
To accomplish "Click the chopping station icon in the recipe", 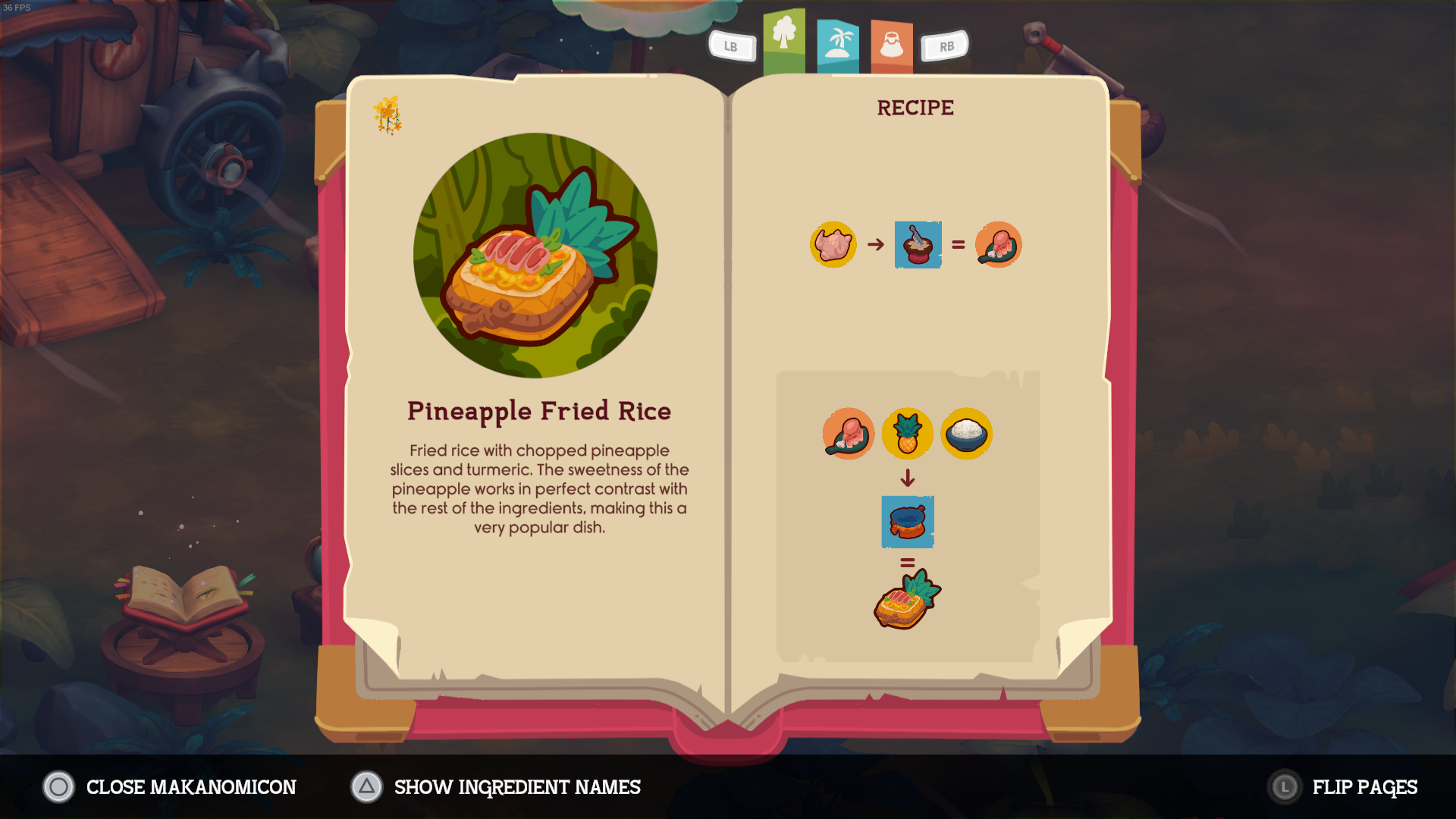I will click(918, 244).
